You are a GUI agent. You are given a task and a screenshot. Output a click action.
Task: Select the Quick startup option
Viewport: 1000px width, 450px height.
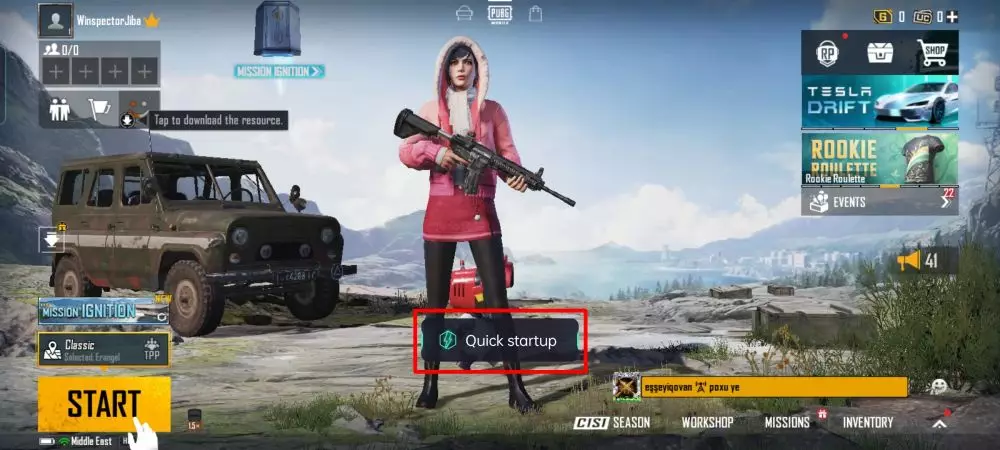pos(501,341)
